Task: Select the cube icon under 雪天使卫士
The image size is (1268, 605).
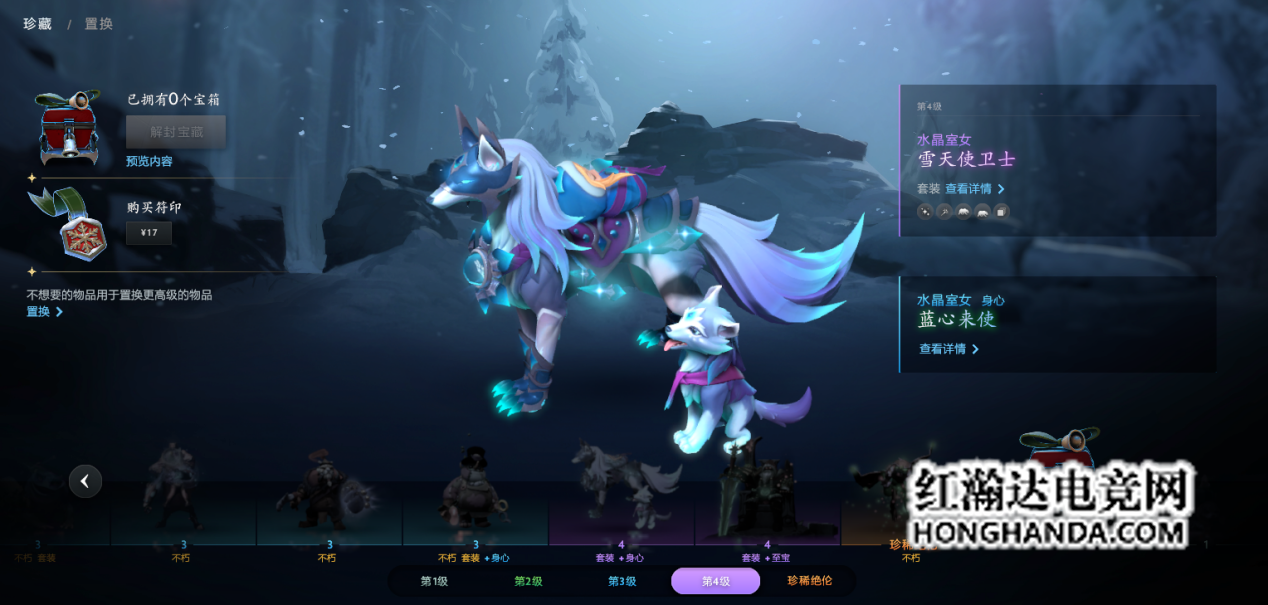Action: tap(1001, 211)
